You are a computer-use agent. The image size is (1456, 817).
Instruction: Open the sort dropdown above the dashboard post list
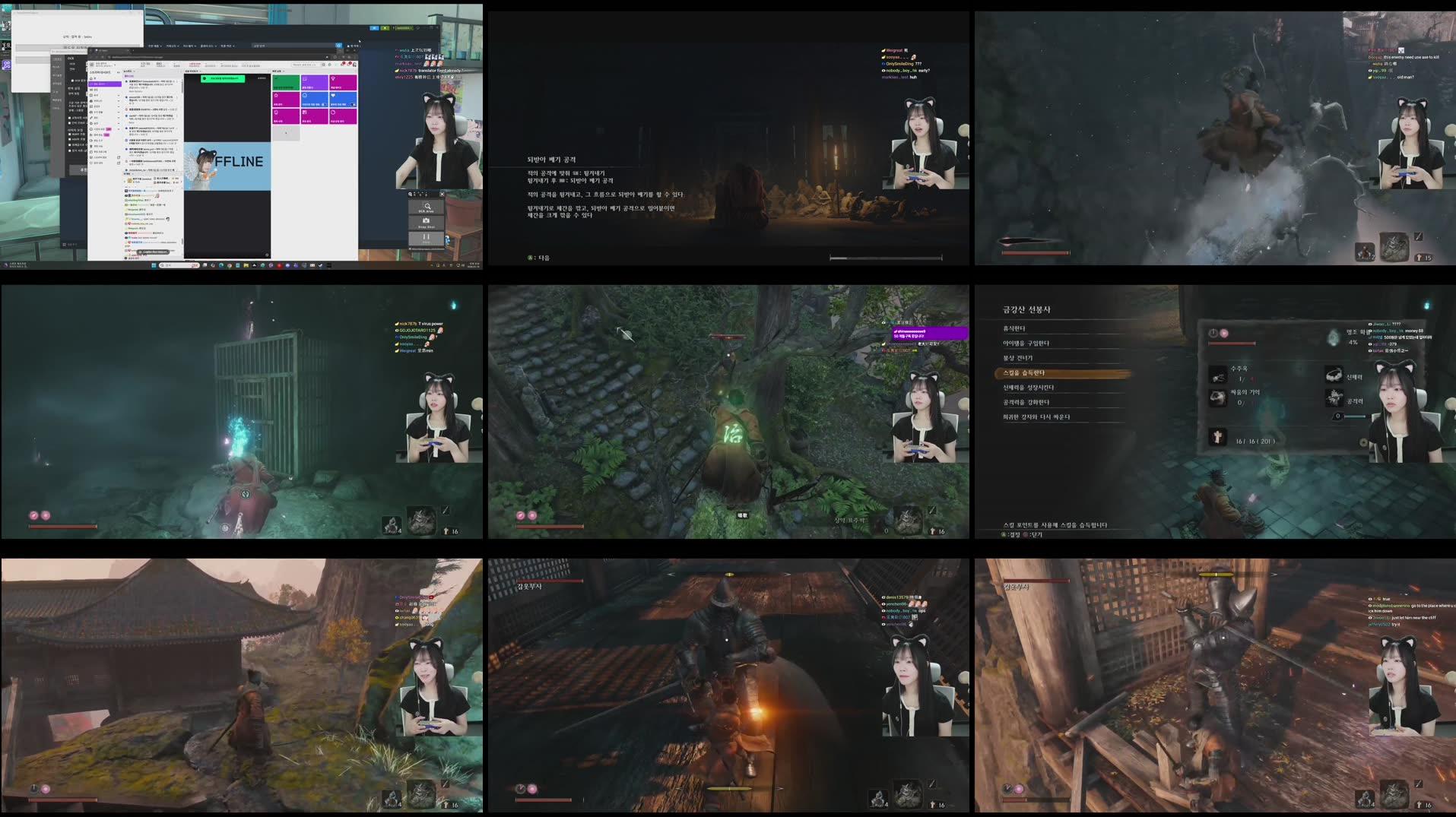[129, 71]
